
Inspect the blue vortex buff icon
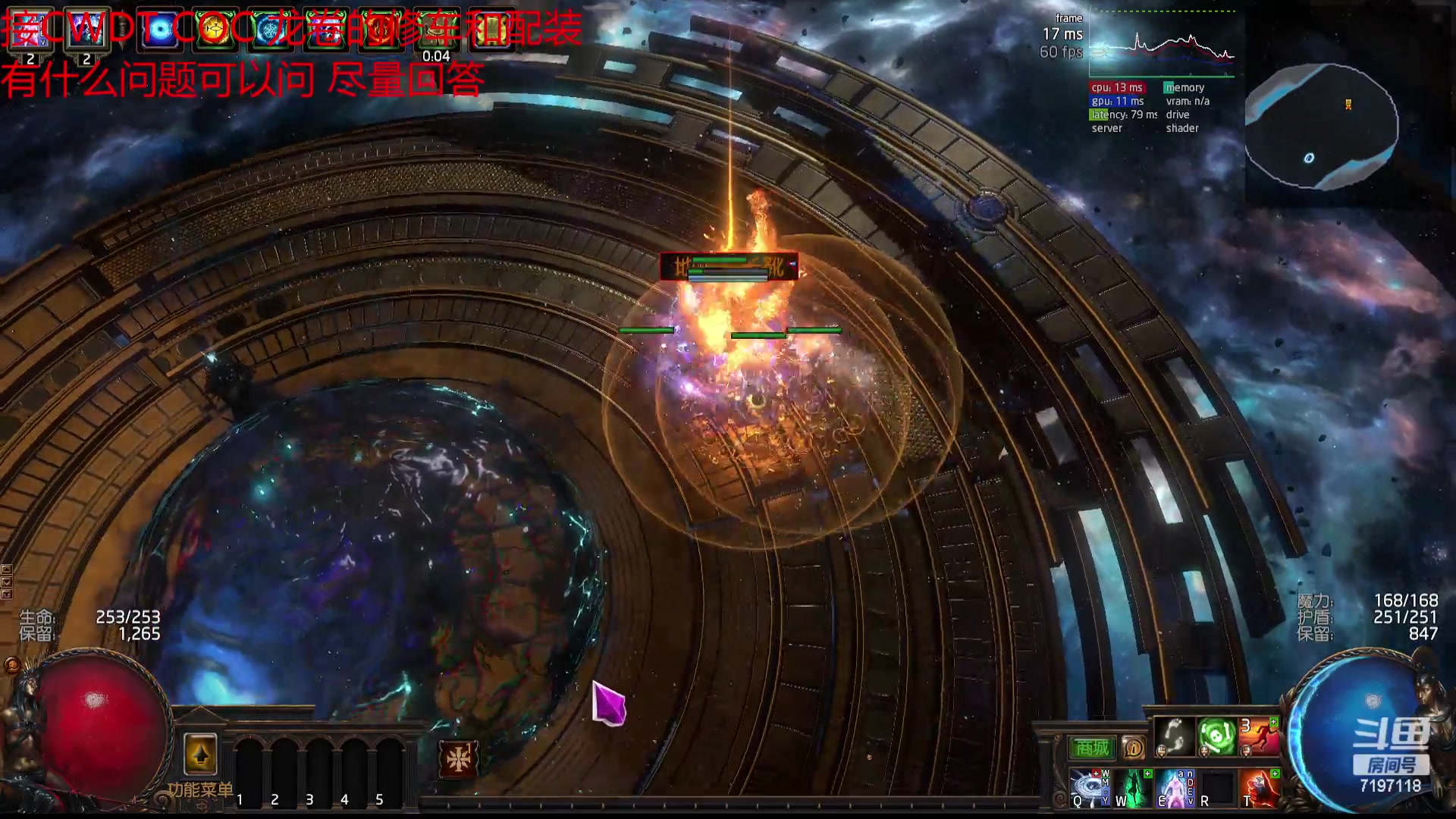pyautogui.click(x=160, y=30)
